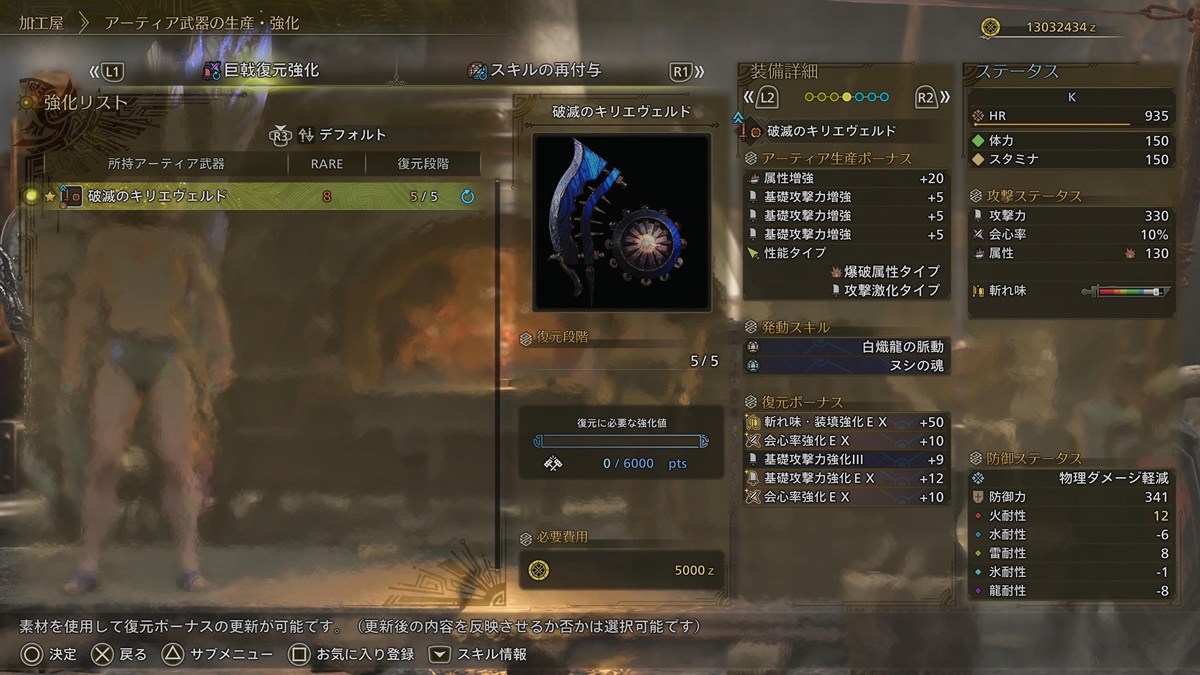Pick the 基礎攻撃力強化EX bonus row

coord(846,479)
